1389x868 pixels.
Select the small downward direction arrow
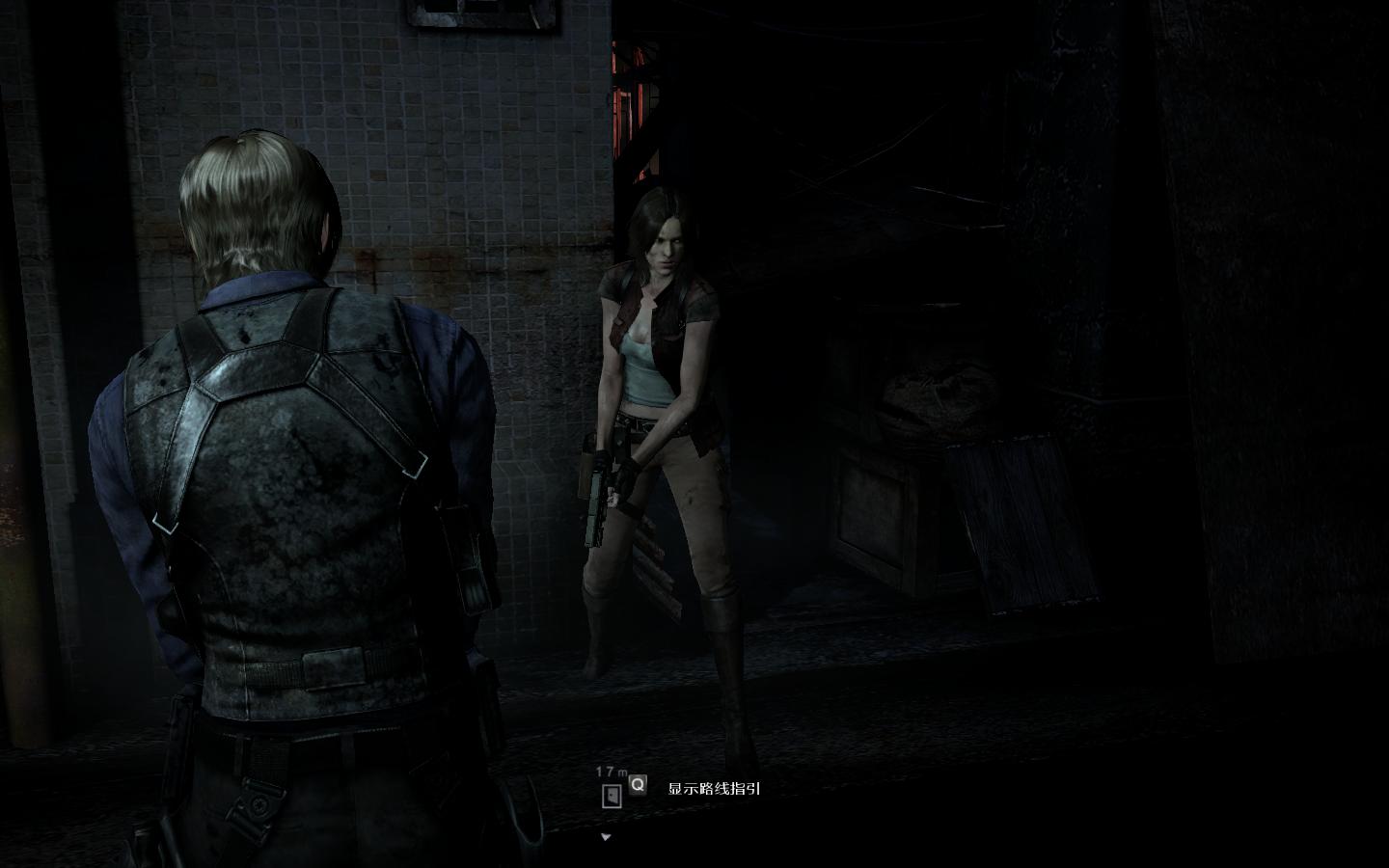point(606,837)
